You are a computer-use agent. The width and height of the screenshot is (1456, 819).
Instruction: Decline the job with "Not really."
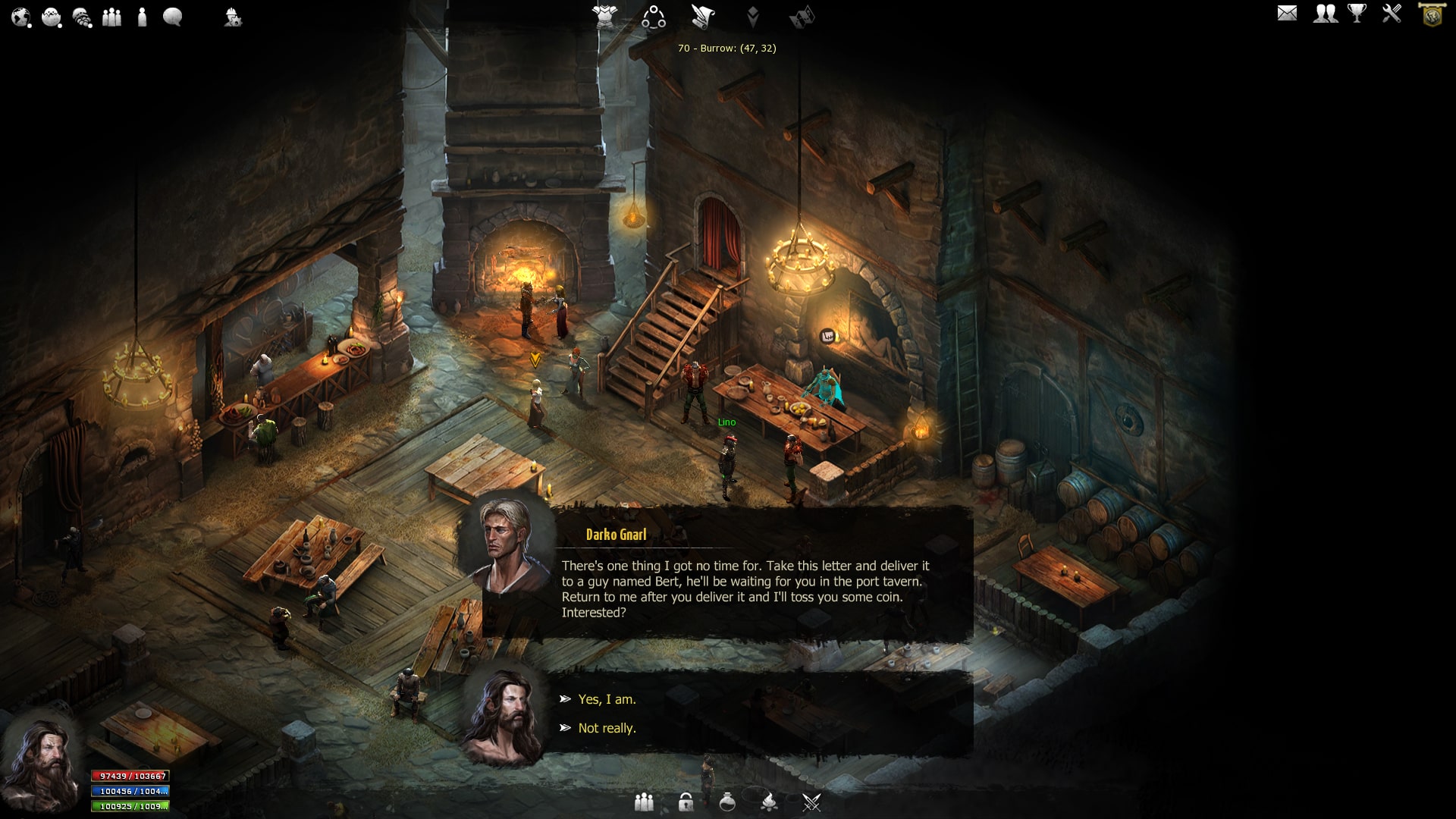coord(607,728)
